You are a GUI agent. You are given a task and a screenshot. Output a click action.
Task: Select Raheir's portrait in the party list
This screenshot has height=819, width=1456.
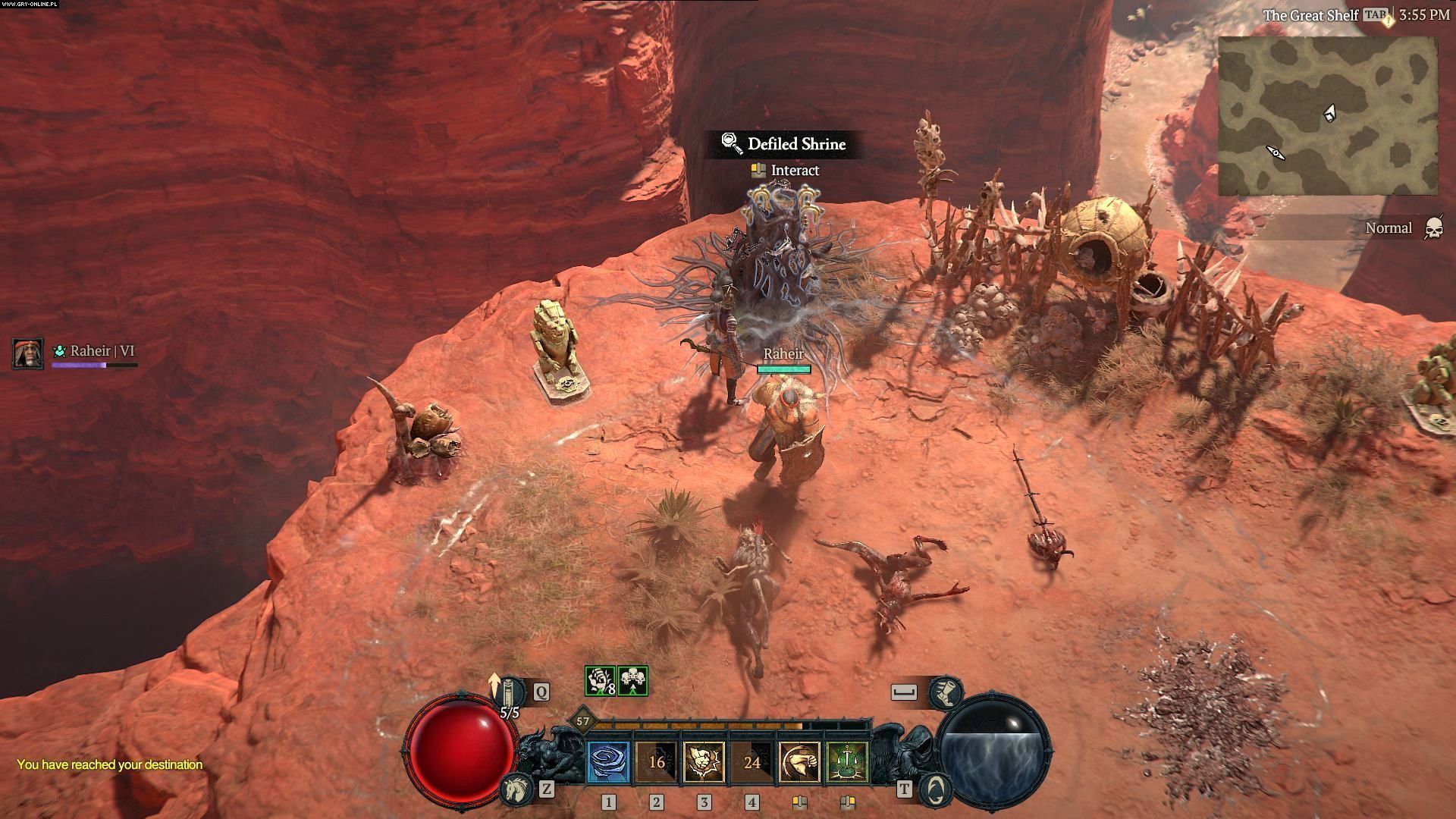28,353
